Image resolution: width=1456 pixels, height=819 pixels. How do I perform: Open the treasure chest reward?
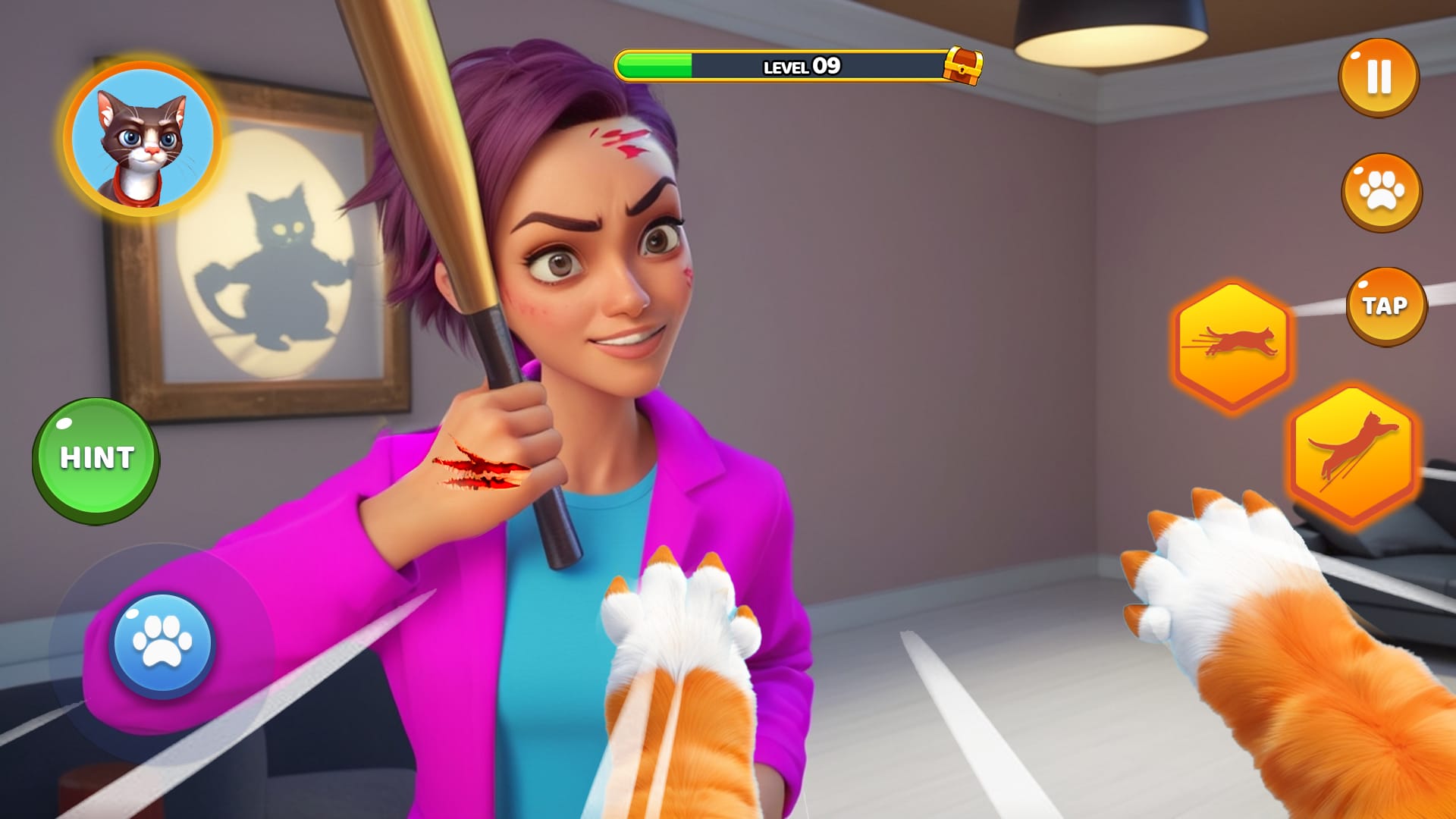pyautogui.click(x=962, y=64)
